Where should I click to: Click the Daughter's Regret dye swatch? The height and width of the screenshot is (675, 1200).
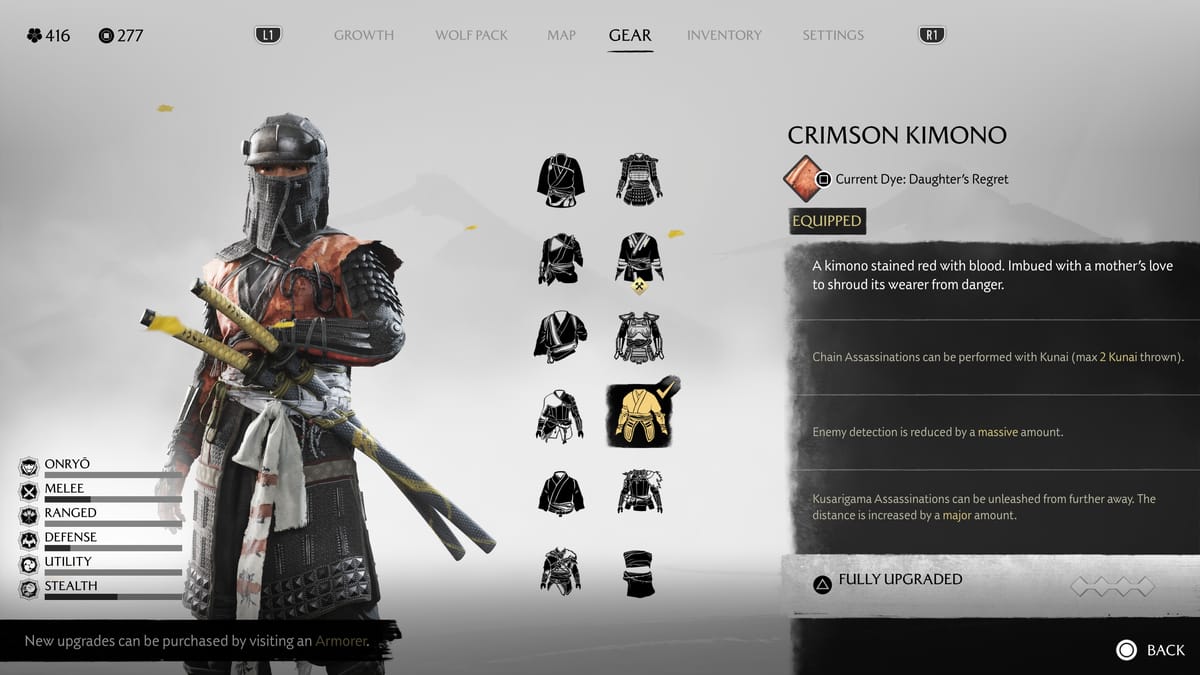tap(802, 179)
